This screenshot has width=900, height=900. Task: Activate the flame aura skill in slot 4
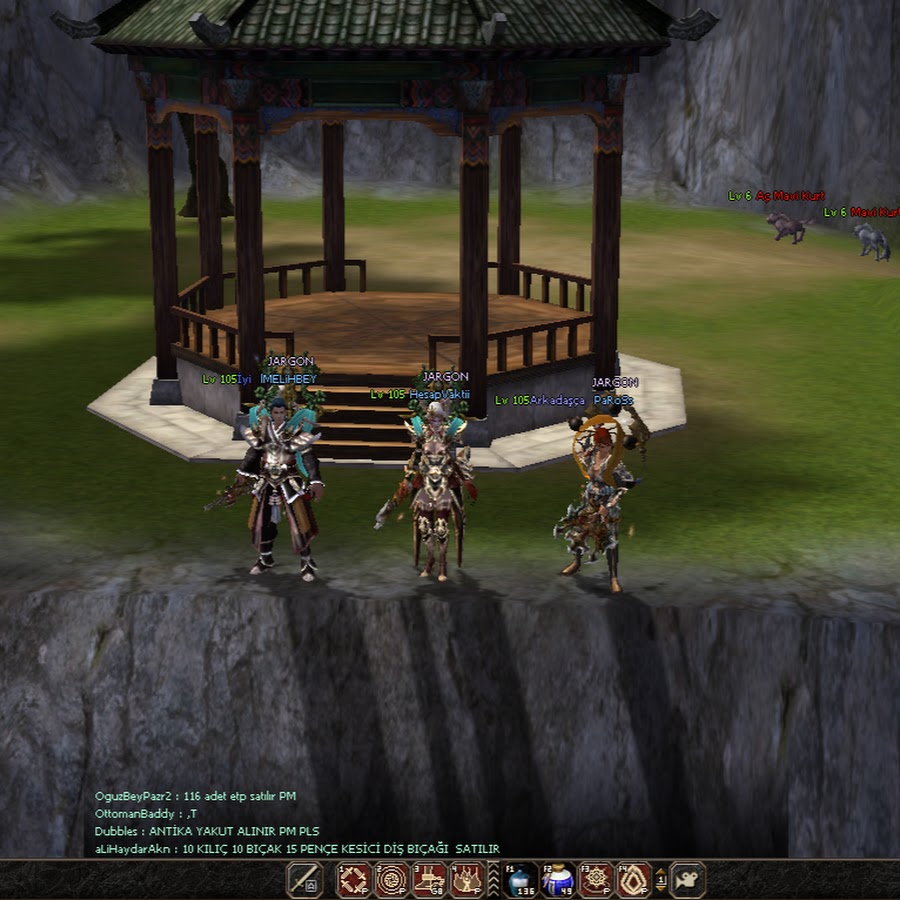pyautogui.click(x=467, y=880)
